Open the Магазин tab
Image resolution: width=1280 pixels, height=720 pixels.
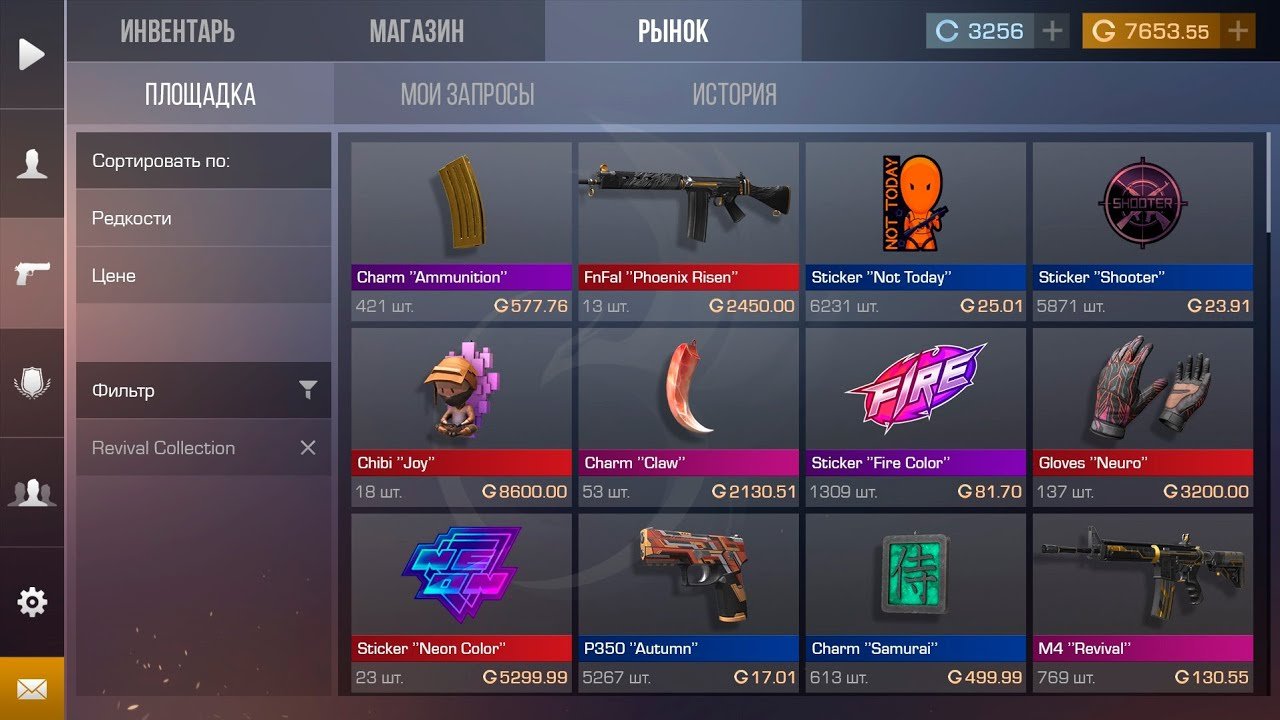pyautogui.click(x=416, y=31)
